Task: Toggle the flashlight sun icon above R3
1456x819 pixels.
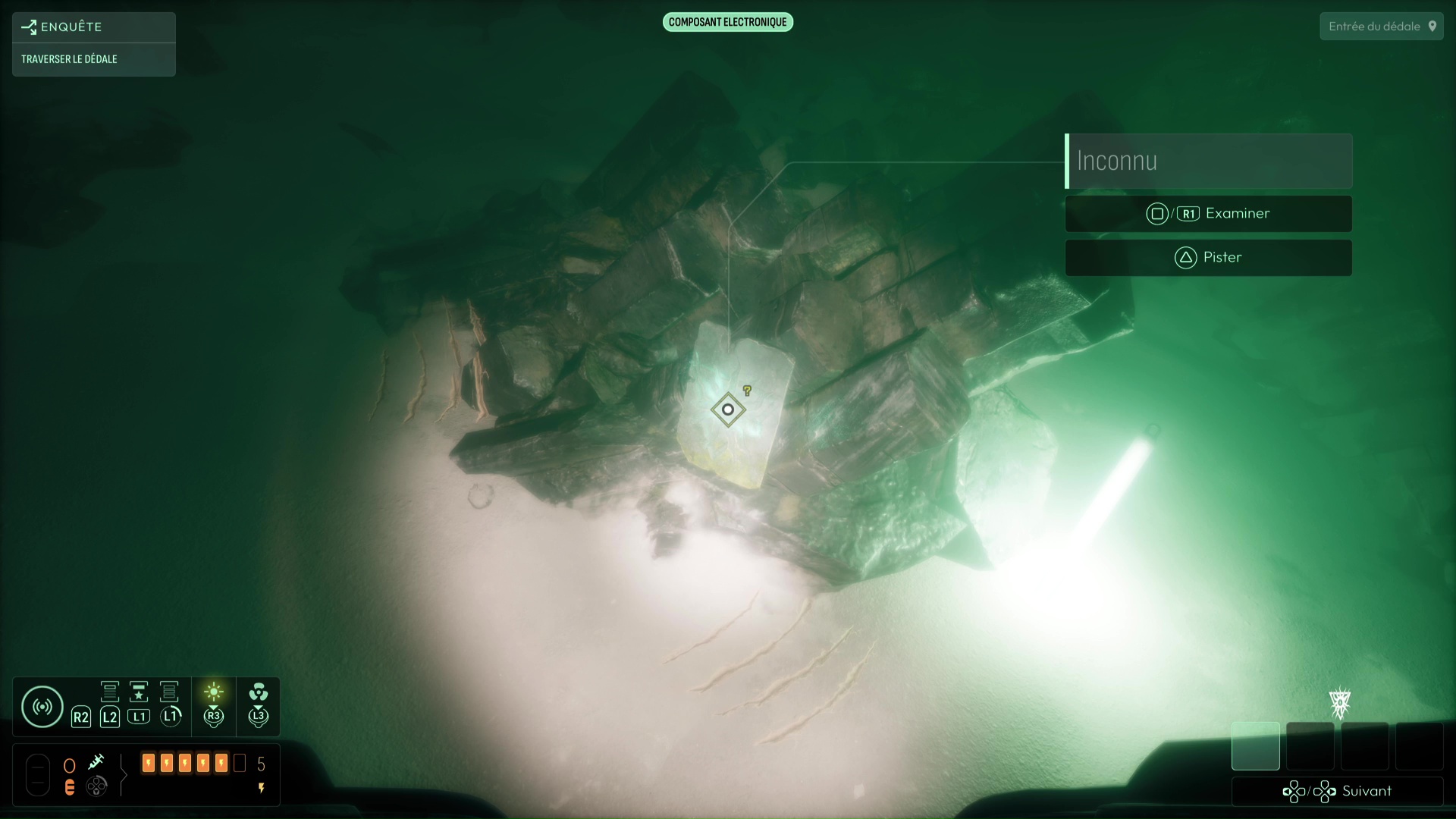Action: 214,691
